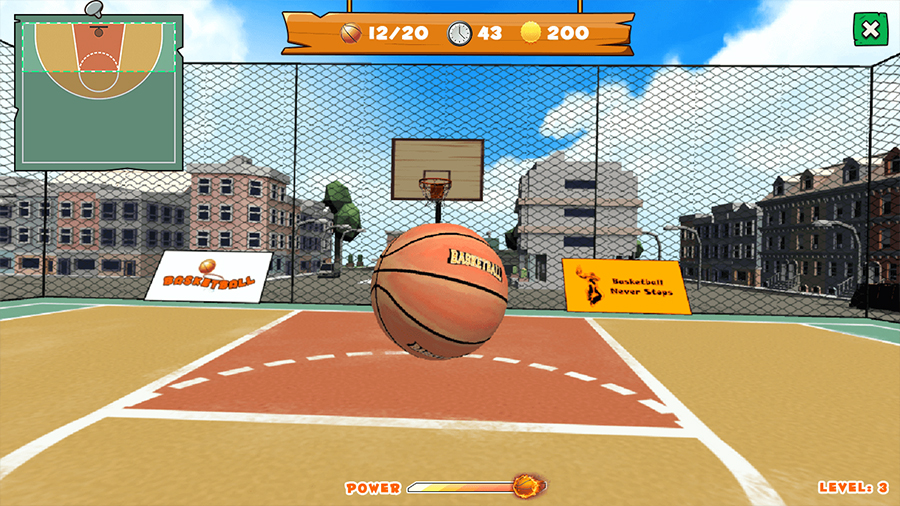Click the flaming ball on the power meter
Image resolution: width=900 pixels, height=506 pixels.
[527, 487]
